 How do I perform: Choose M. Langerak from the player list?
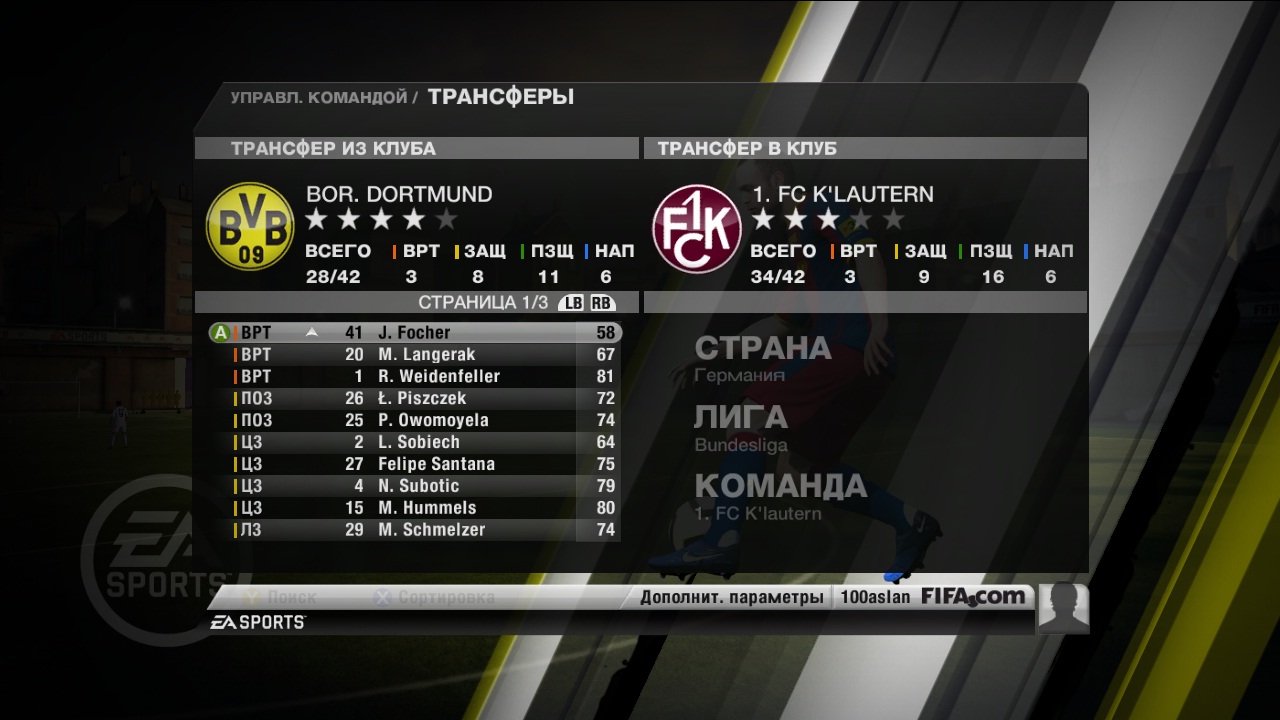(426, 354)
